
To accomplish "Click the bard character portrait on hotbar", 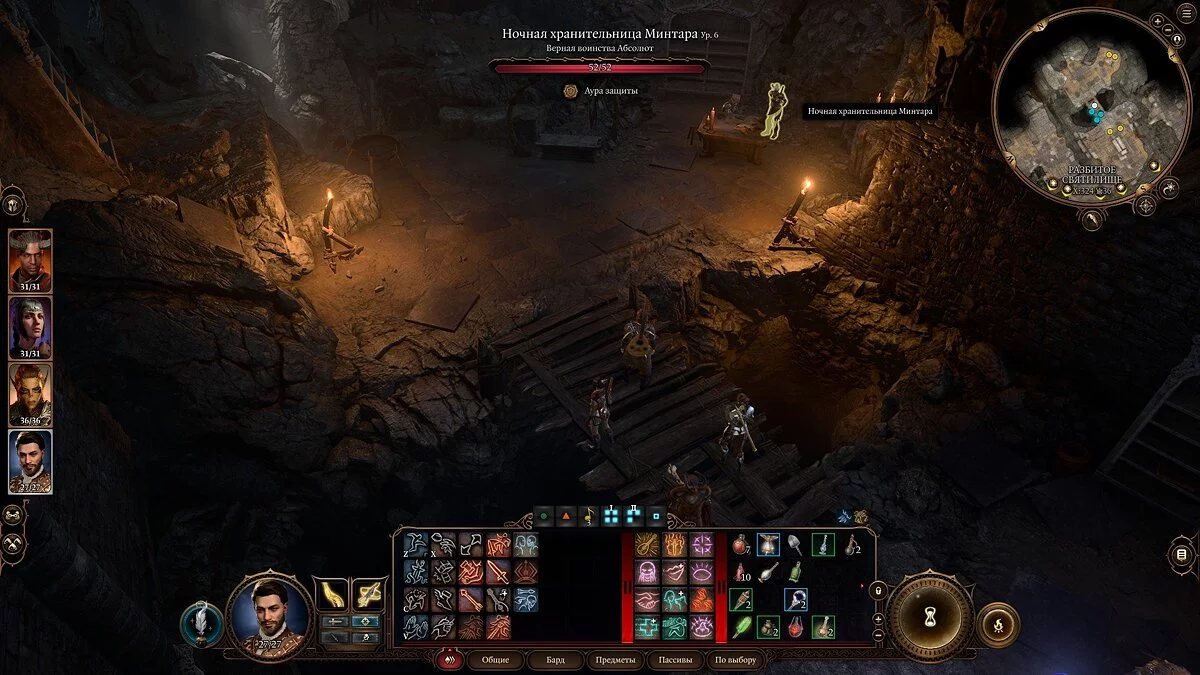I will [269, 615].
